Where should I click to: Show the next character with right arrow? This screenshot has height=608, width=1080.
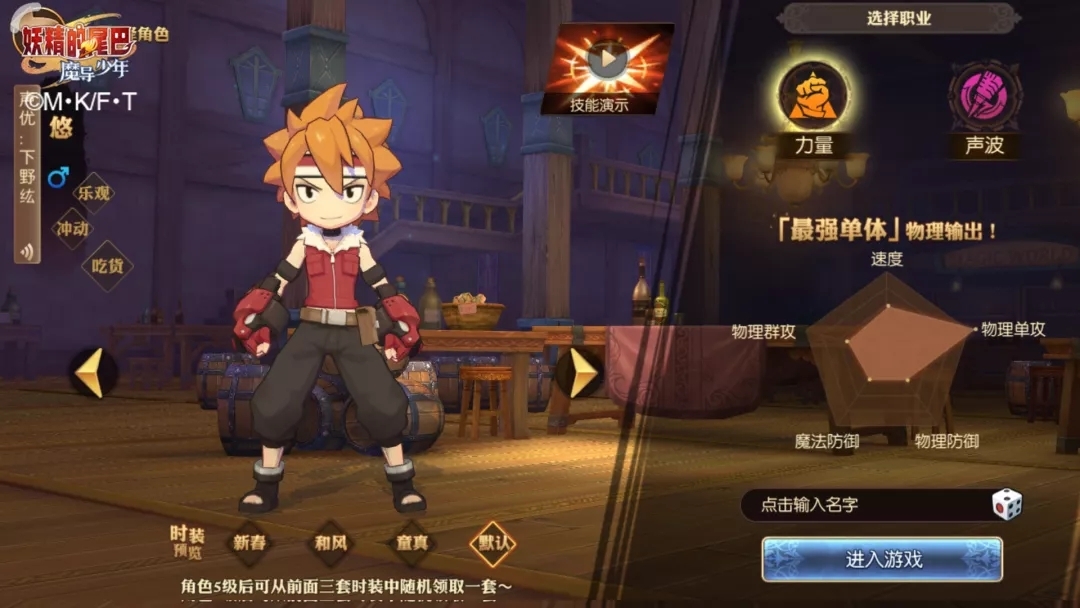(580, 372)
